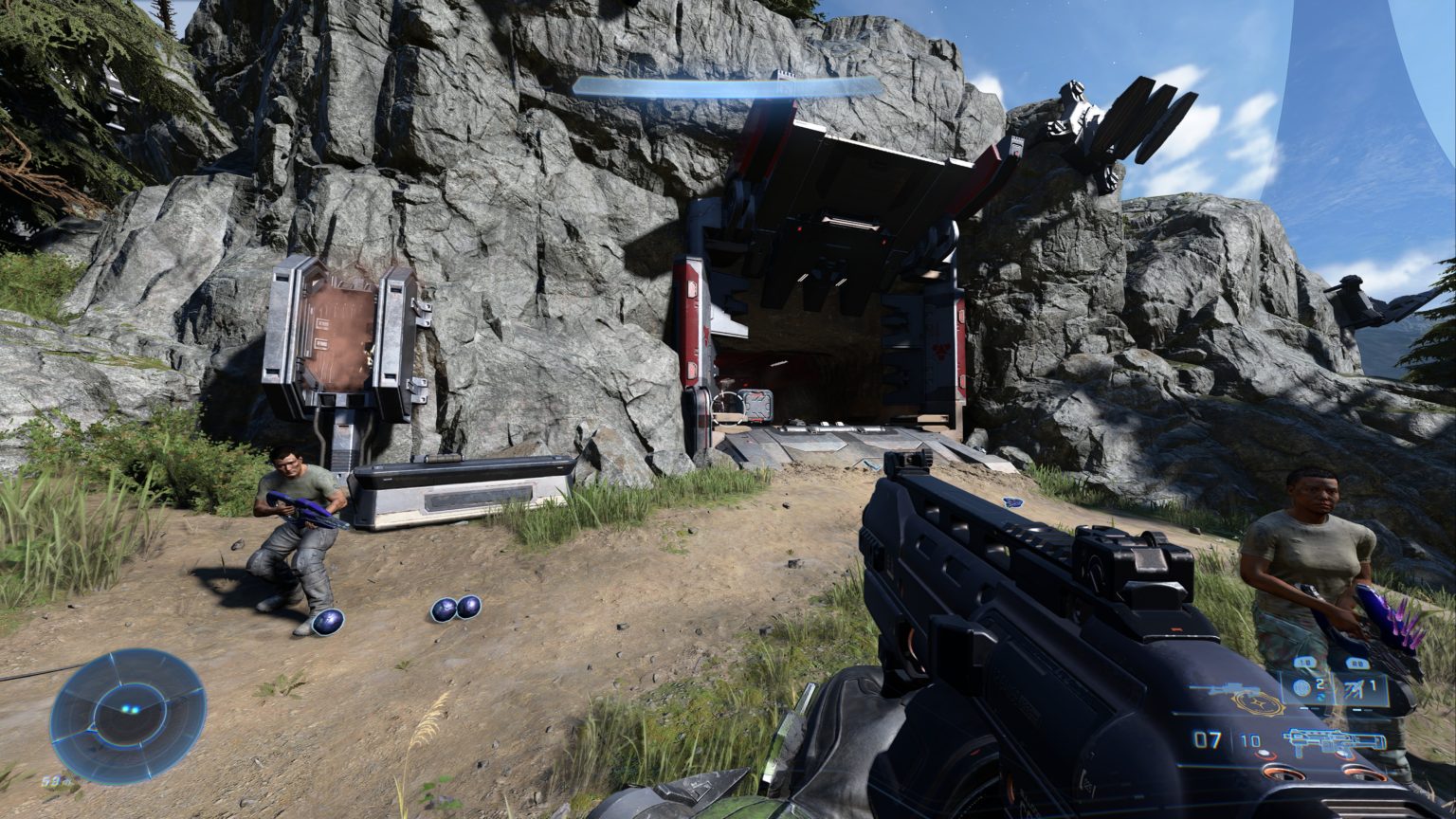Click the hotkey 2 badge above the spike grenade
Viewport: 1456px width, 819px height.
[1357, 662]
